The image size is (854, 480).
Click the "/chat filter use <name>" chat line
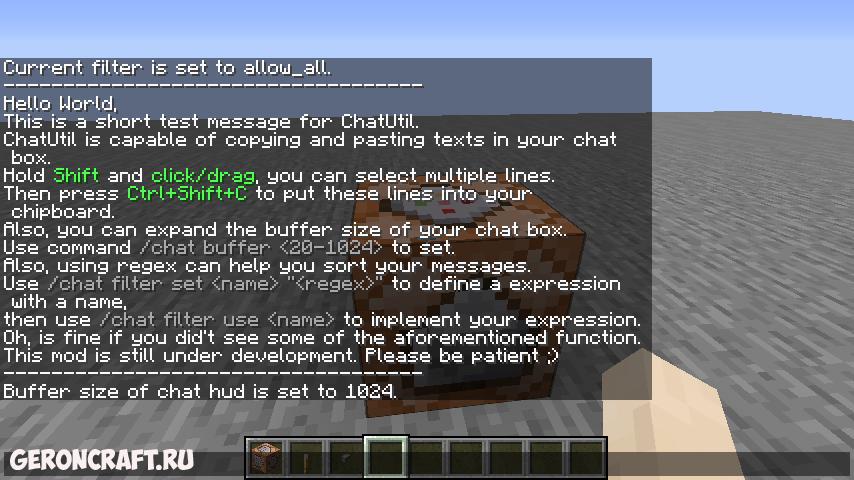pos(322,320)
